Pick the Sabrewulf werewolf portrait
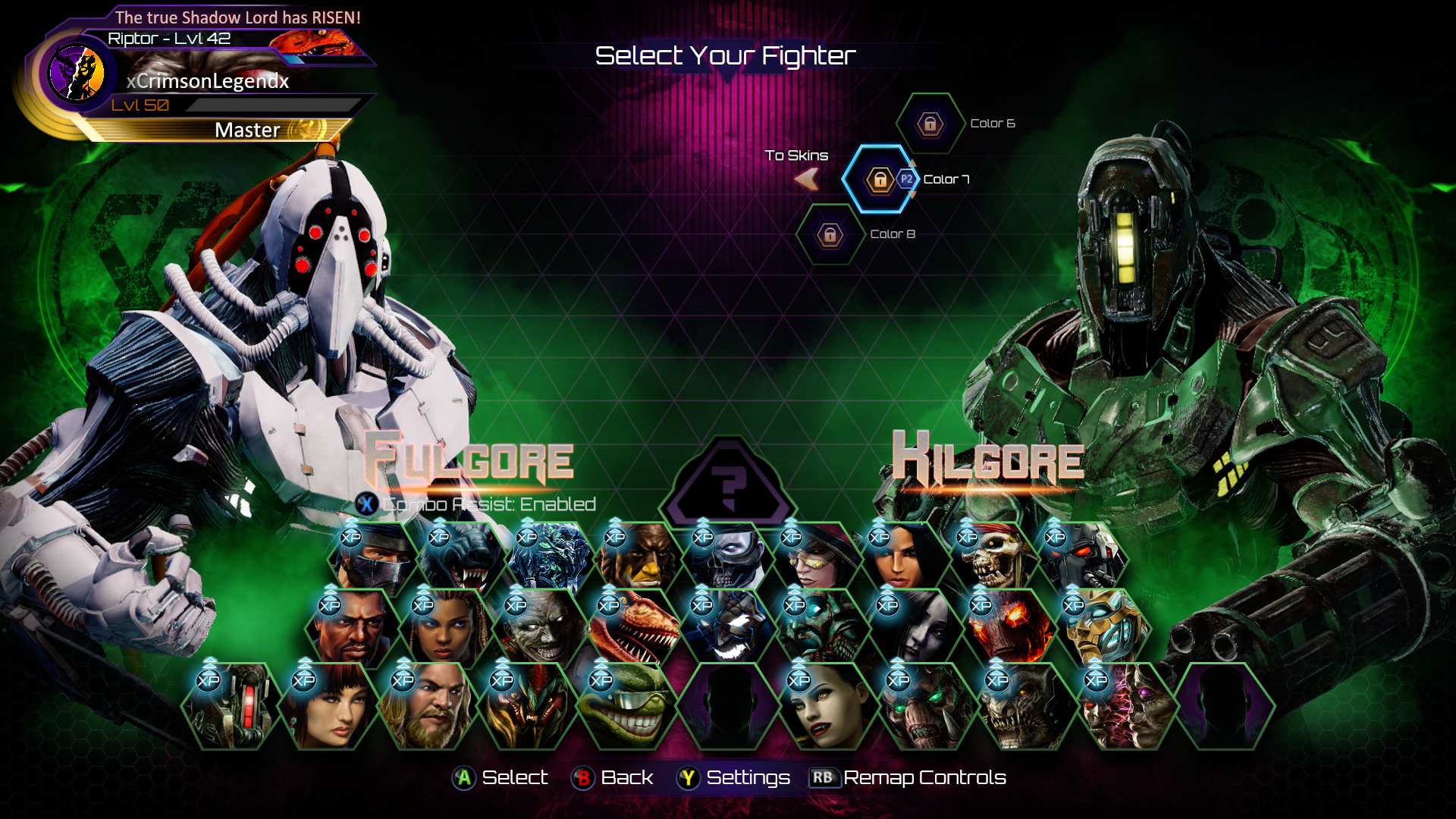This screenshot has width=1456, height=819. pyautogui.click(x=461, y=560)
